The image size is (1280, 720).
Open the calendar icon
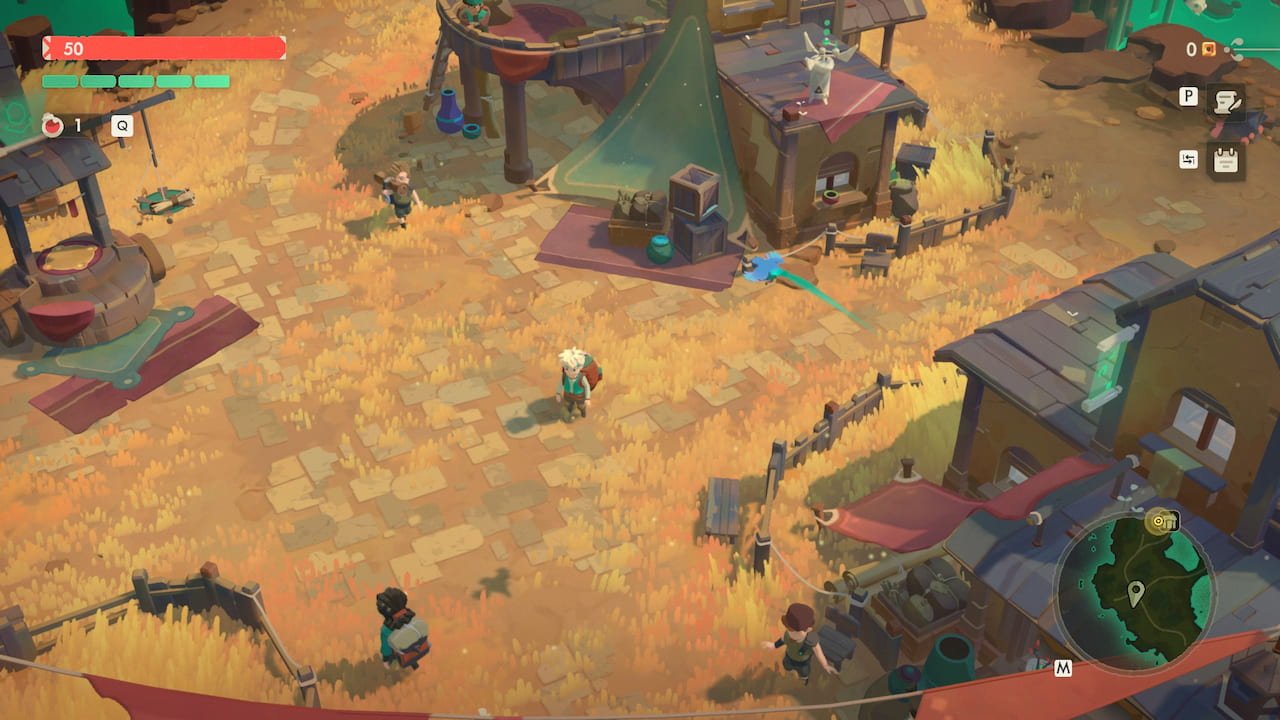coord(1224,160)
